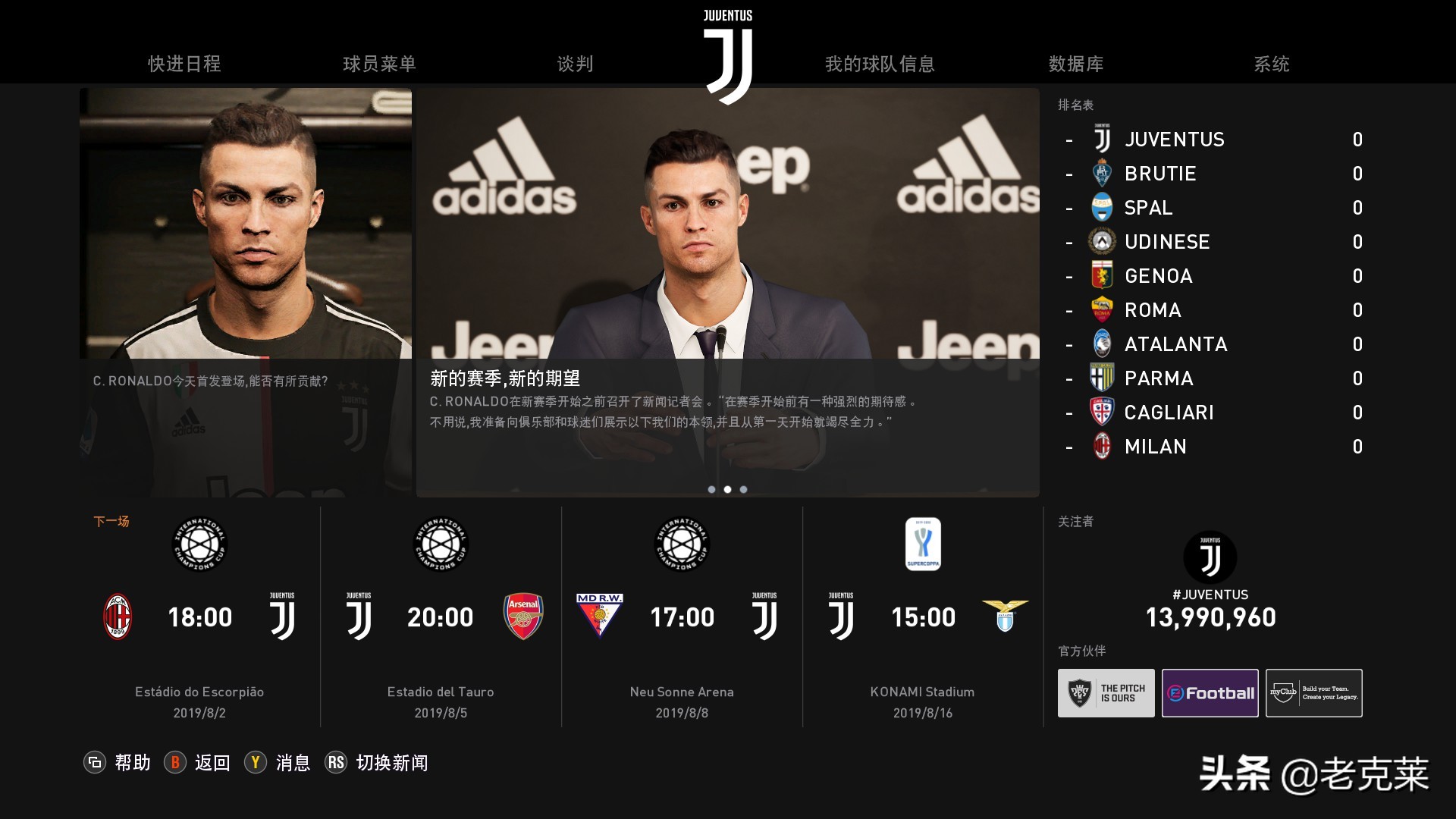Toggle to the second news page dot

click(x=727, y=489)
